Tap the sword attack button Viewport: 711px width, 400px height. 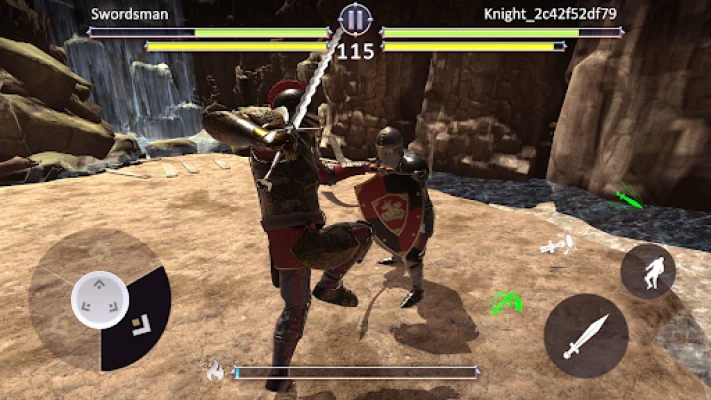[x=586, y=336]
